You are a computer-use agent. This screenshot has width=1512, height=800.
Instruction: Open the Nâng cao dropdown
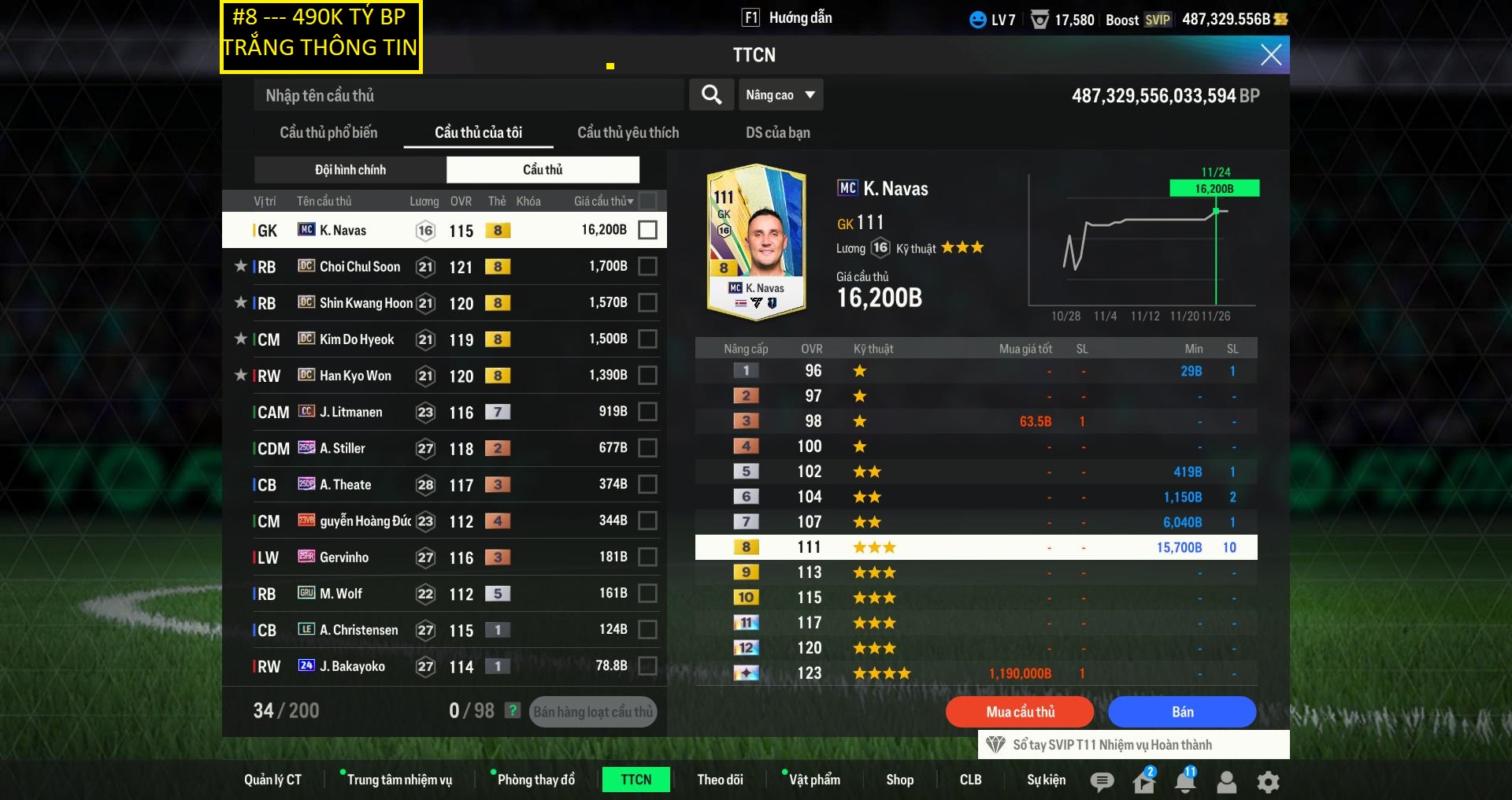[780, 95]
